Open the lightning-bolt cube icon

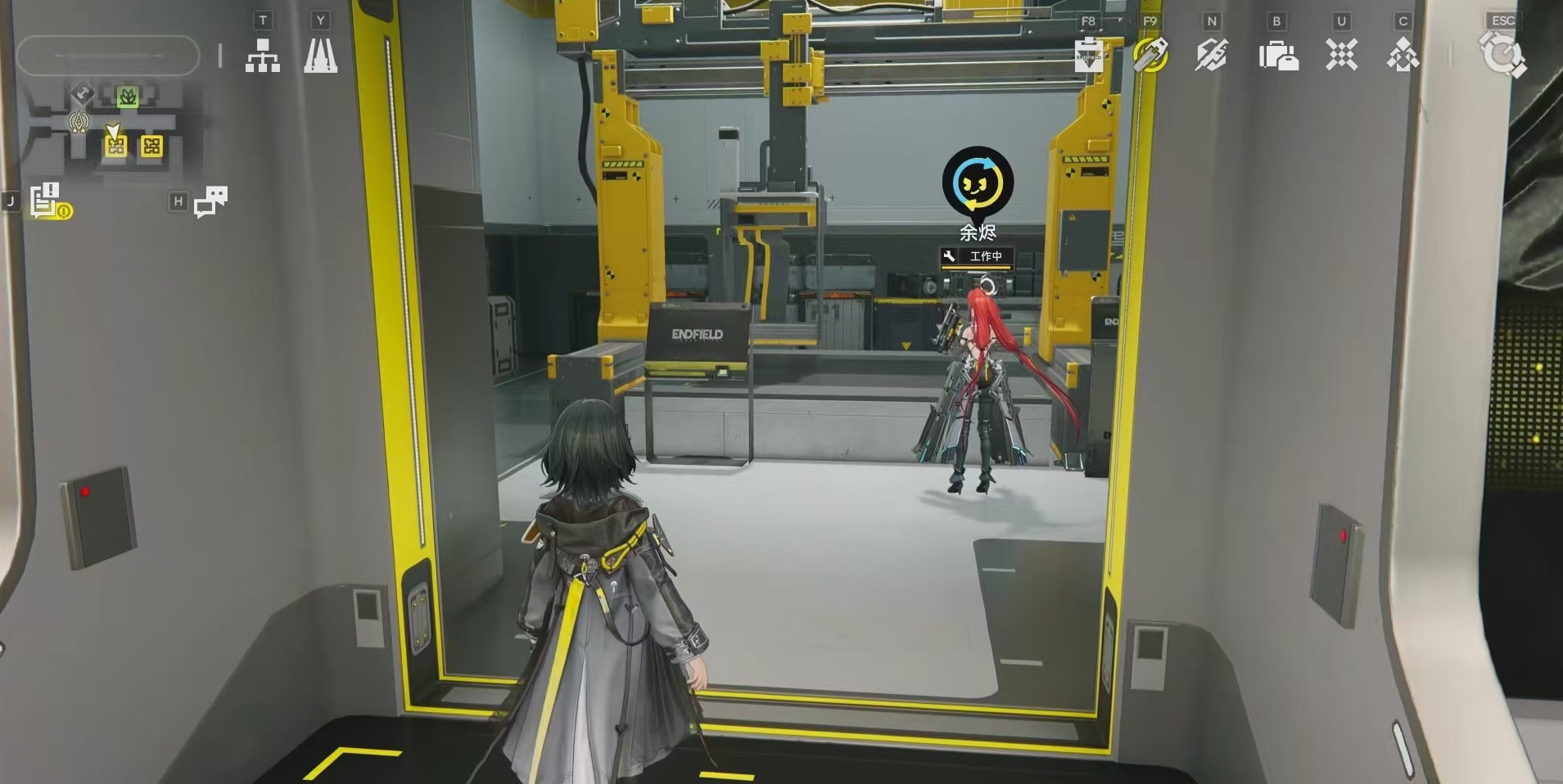1211,56
